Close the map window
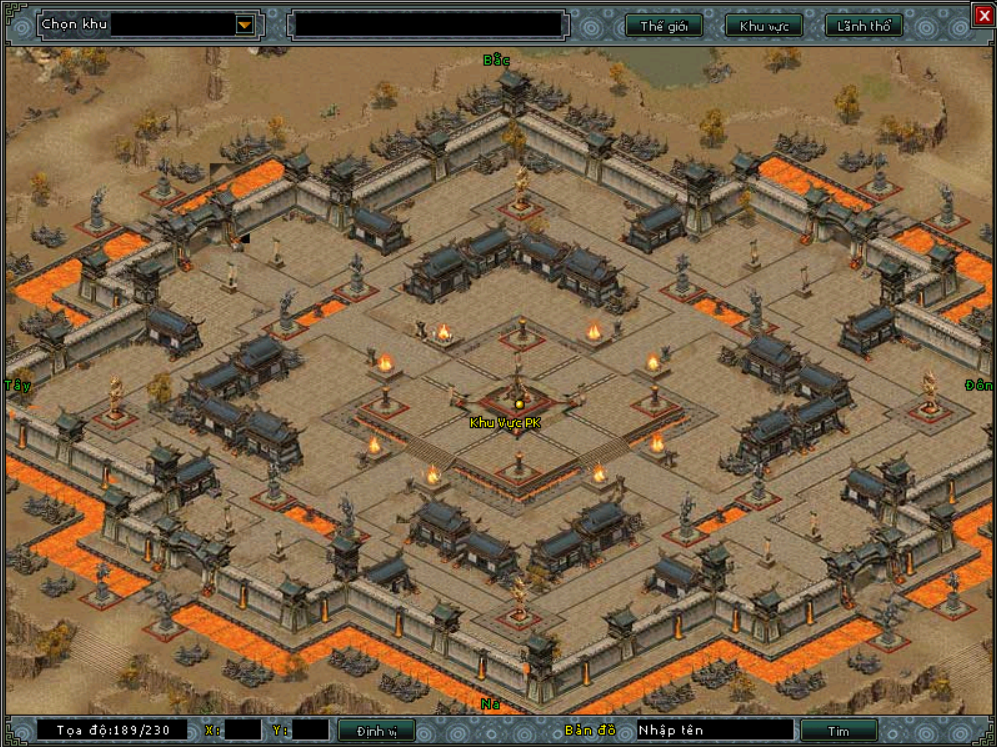The height and width of the screenshot is (747, 997). pyautogui.click(x=984, y=14)
